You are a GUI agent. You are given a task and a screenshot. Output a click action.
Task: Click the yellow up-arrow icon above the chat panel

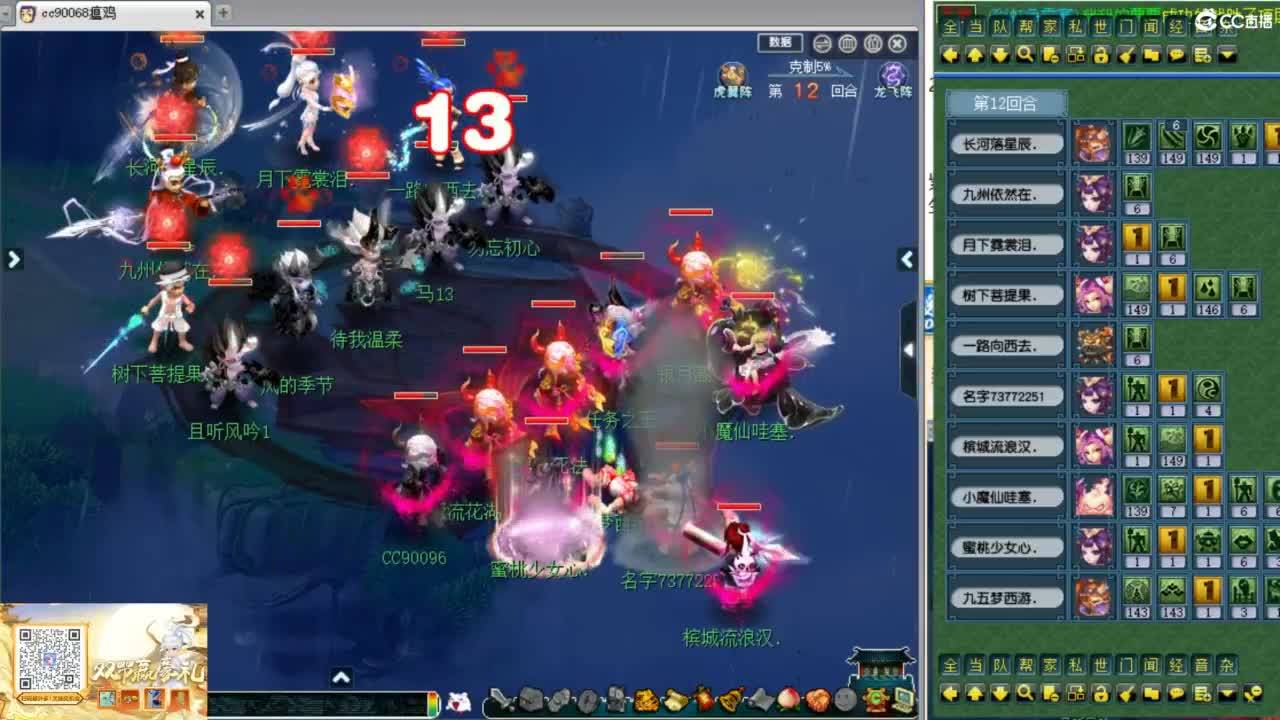[x=975, y=54]
